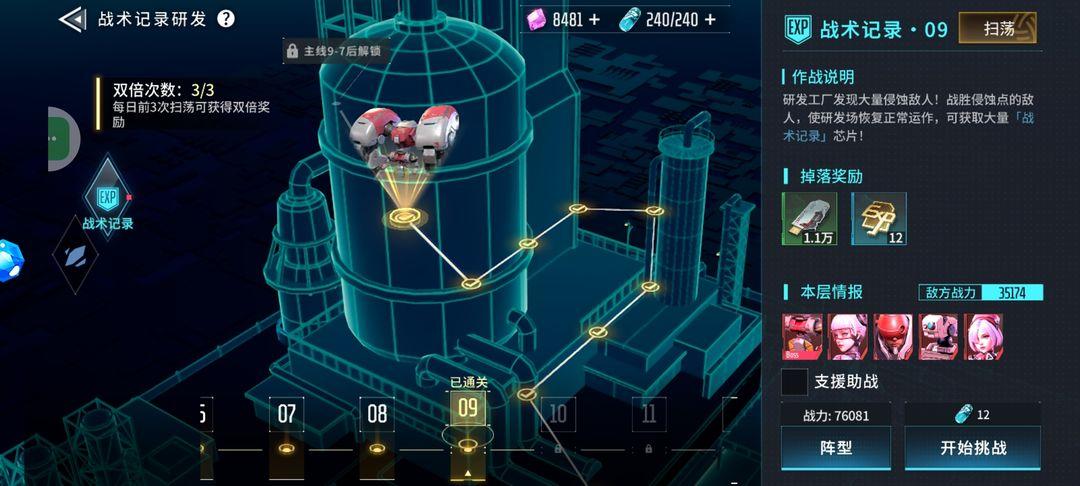This screenshot has height=486, width=1080.
Task: Open the 阵型 formation screen
Action: click(835, 448)
